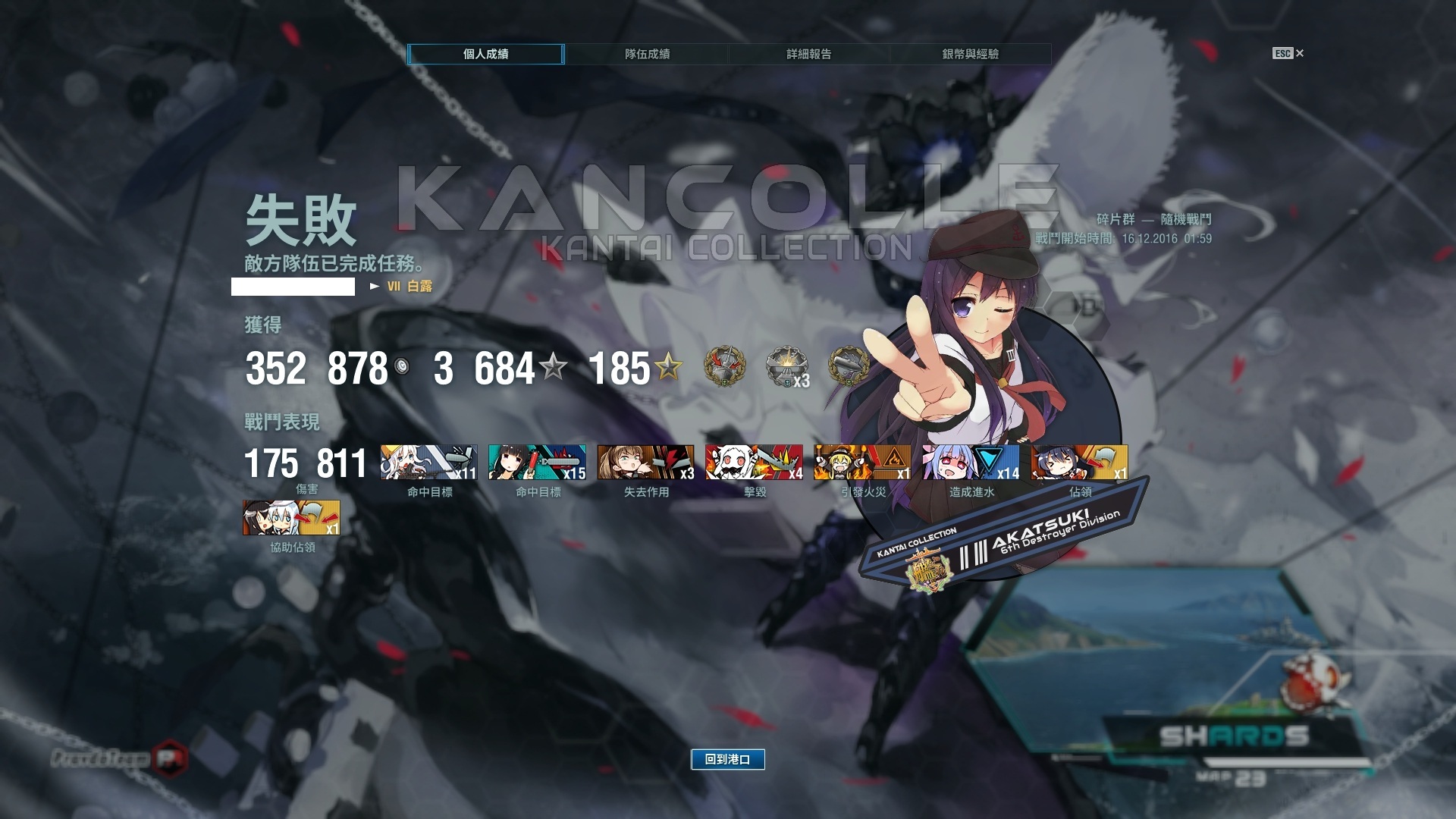Click the 佔領 x1 ribbon

tap(1079, 463)
